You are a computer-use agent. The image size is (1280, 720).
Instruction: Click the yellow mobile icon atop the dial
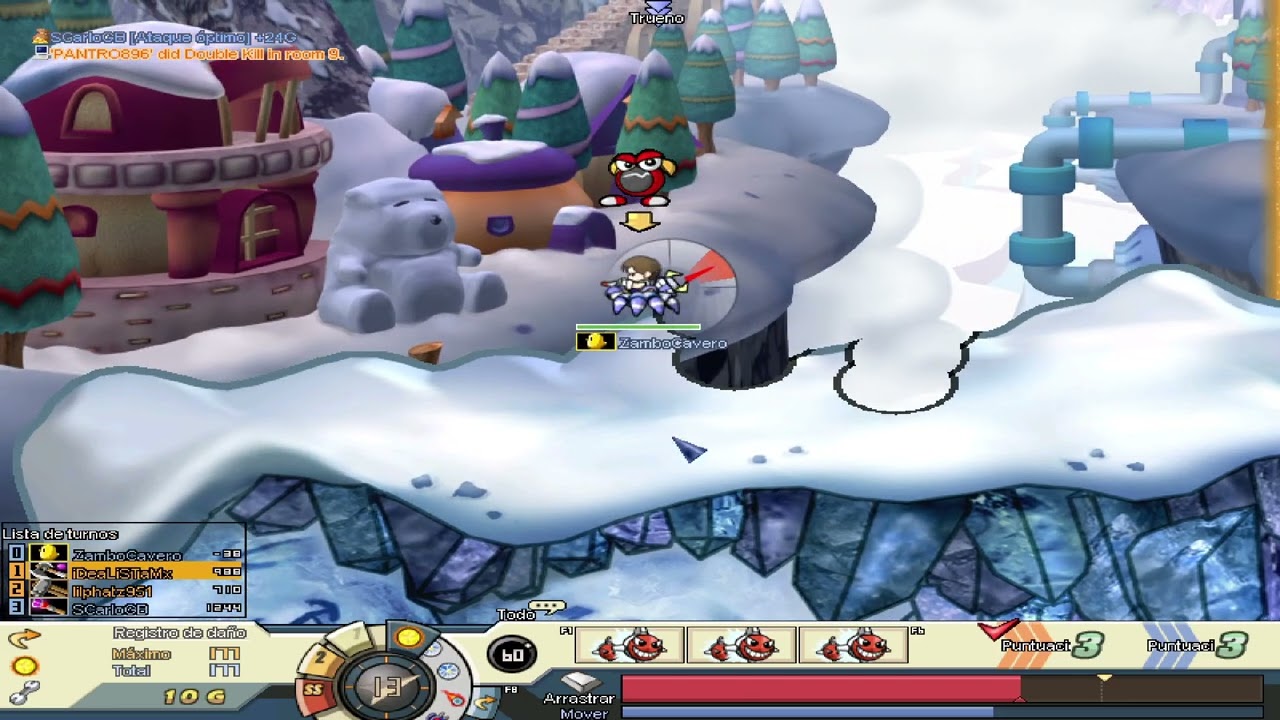coord(408,637)
